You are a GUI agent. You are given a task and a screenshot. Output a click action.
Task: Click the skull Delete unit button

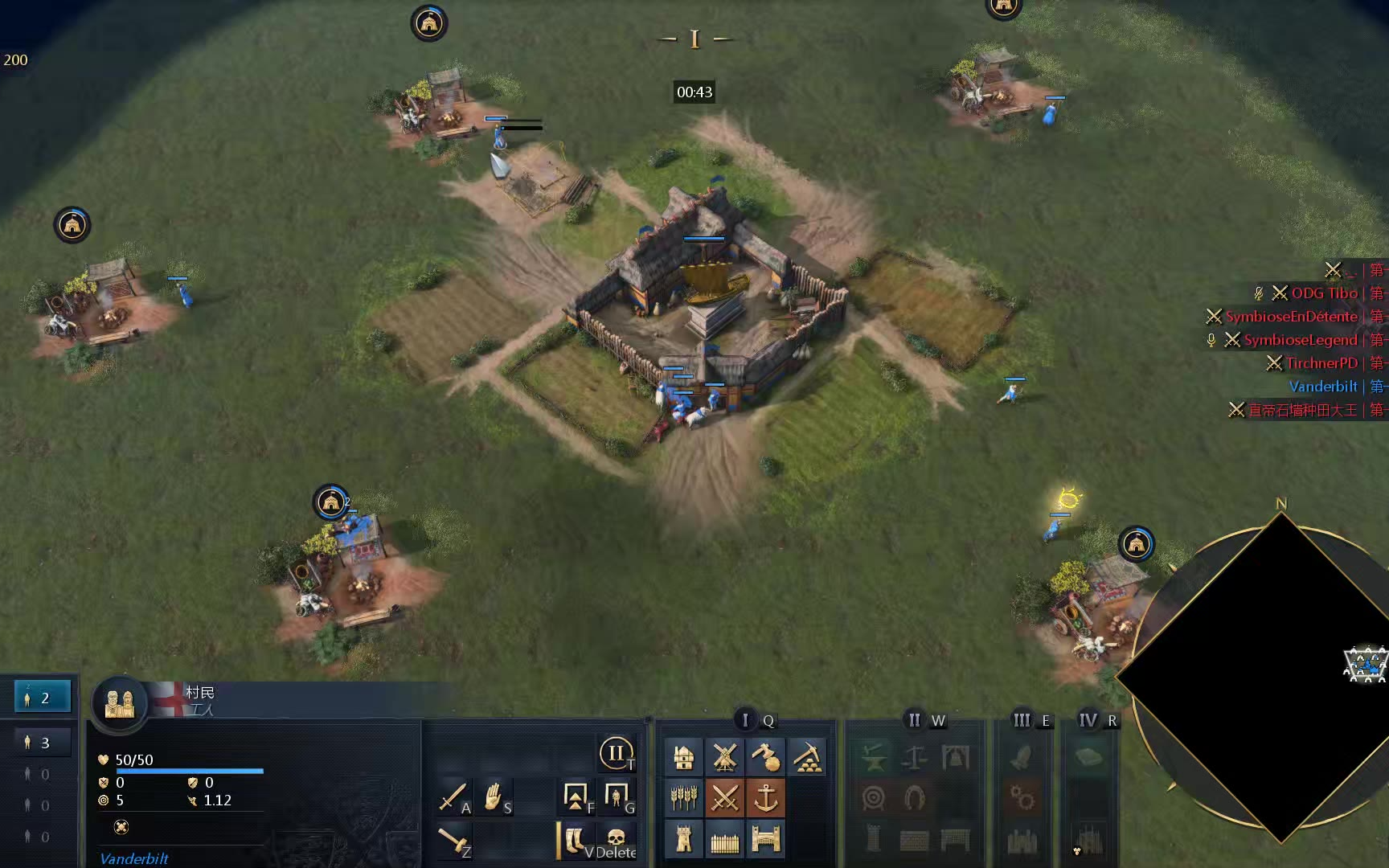click(617, 841)
